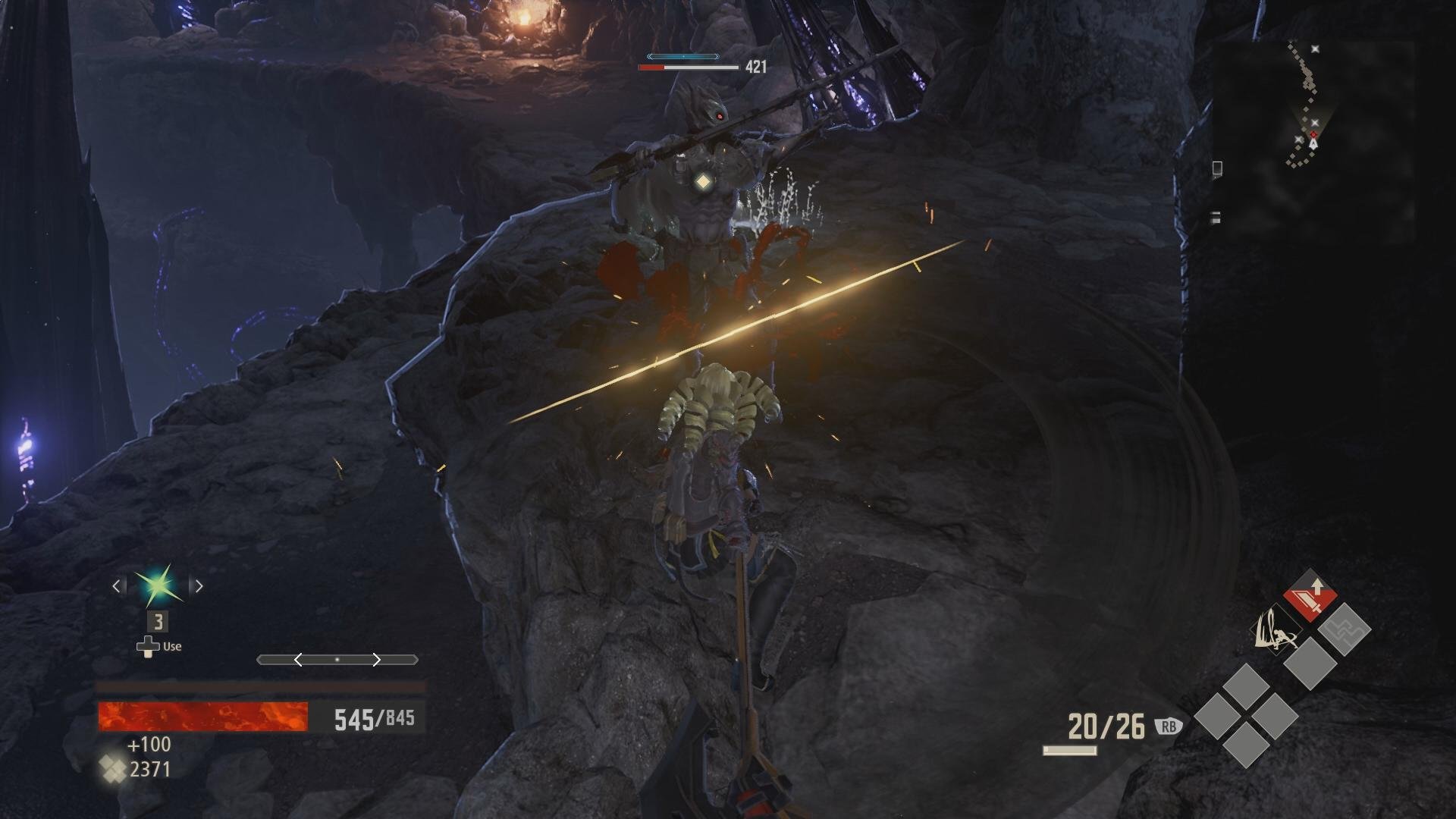Select the faded zigzag gift slot

click(x=1344, y=629)
